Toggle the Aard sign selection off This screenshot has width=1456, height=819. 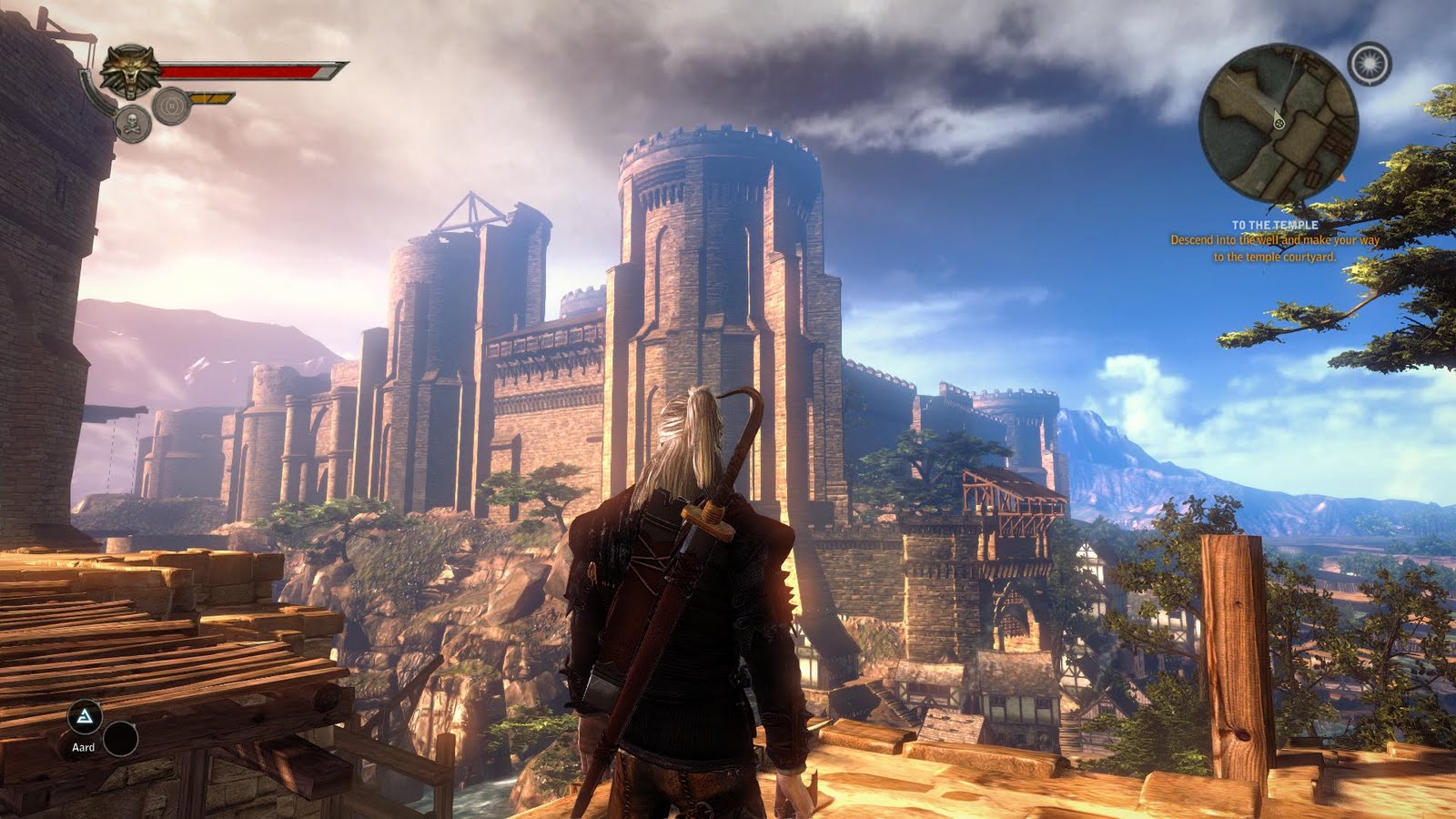tap(85, 716)
